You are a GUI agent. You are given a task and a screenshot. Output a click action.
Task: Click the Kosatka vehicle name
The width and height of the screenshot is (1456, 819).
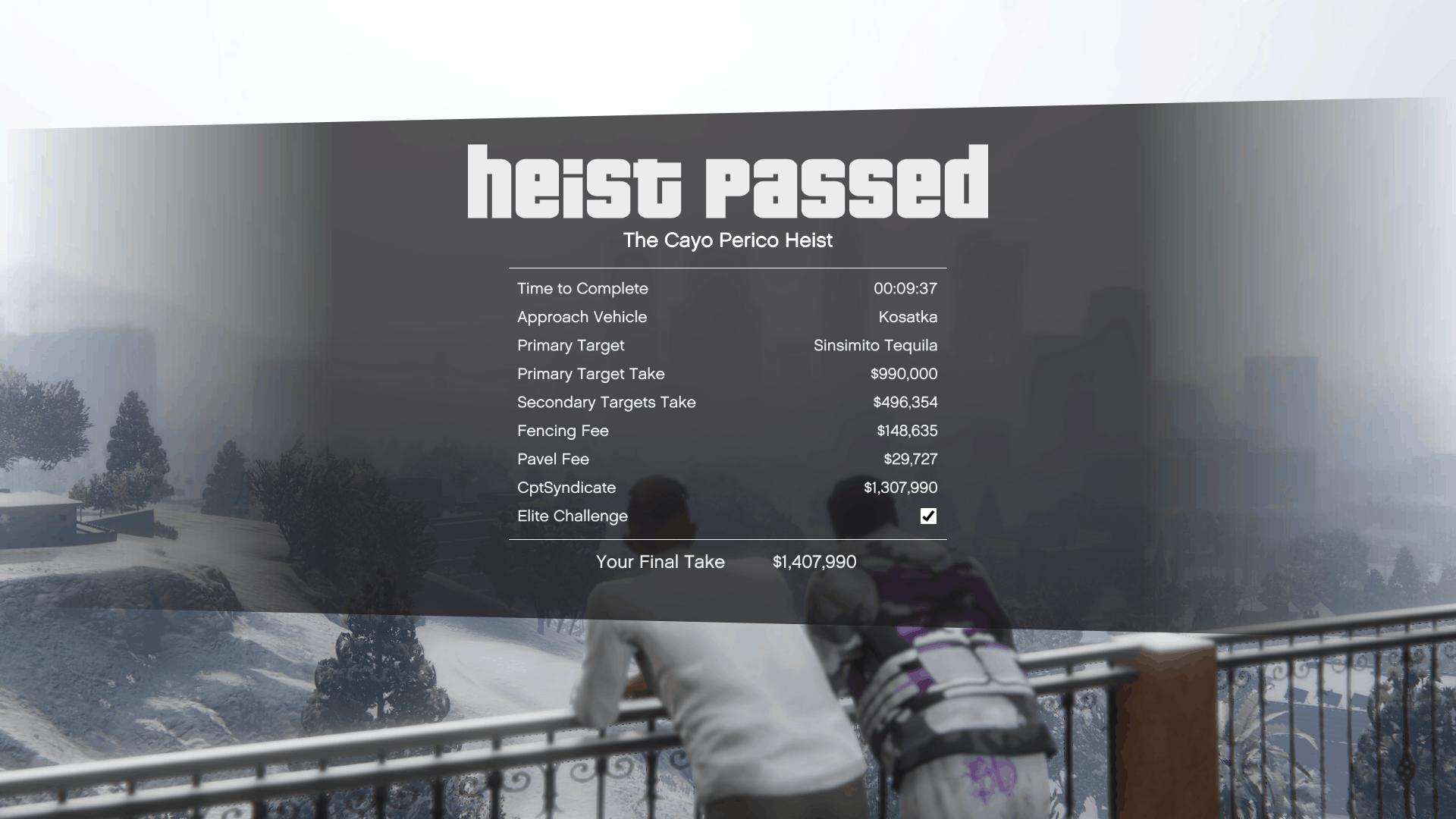pyautogui.click(x=909, y=317)
